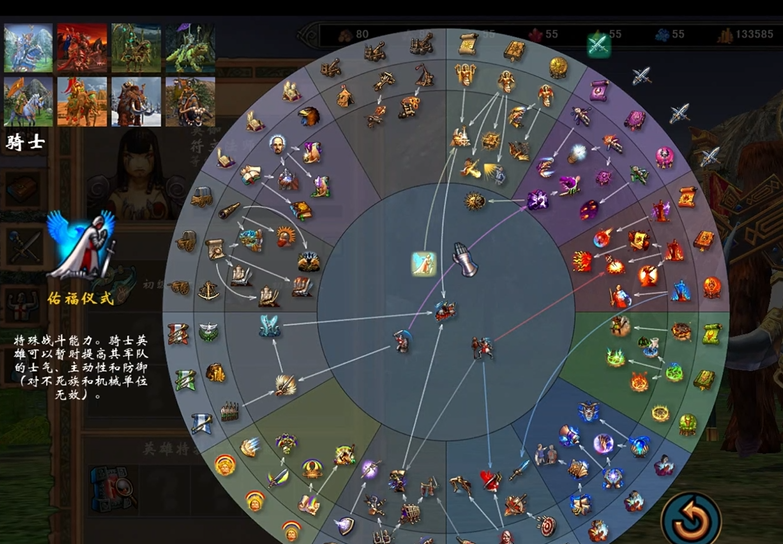The height and width of the screenshot is (544, 783).
Task: Select the mammoth rider class portrait
Action: 136,101
